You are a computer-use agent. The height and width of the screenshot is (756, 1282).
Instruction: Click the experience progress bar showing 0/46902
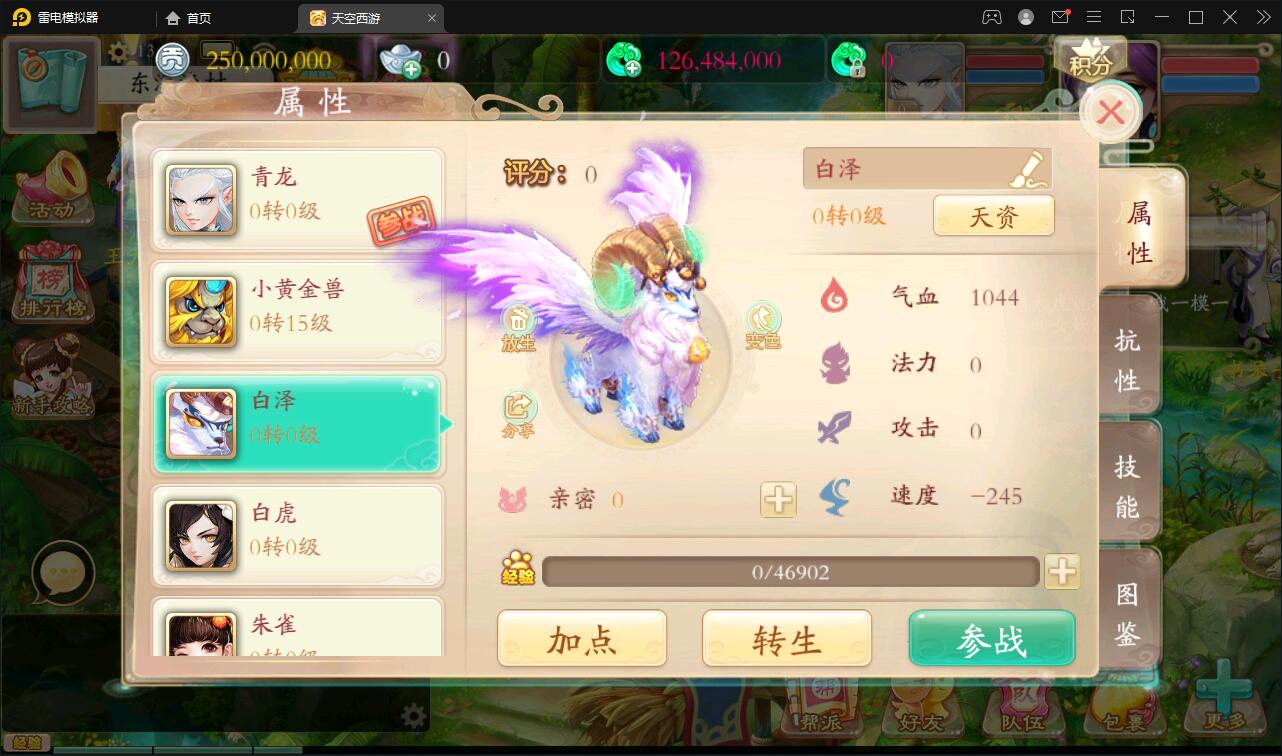pyautogui.click(x=790, y=571)
